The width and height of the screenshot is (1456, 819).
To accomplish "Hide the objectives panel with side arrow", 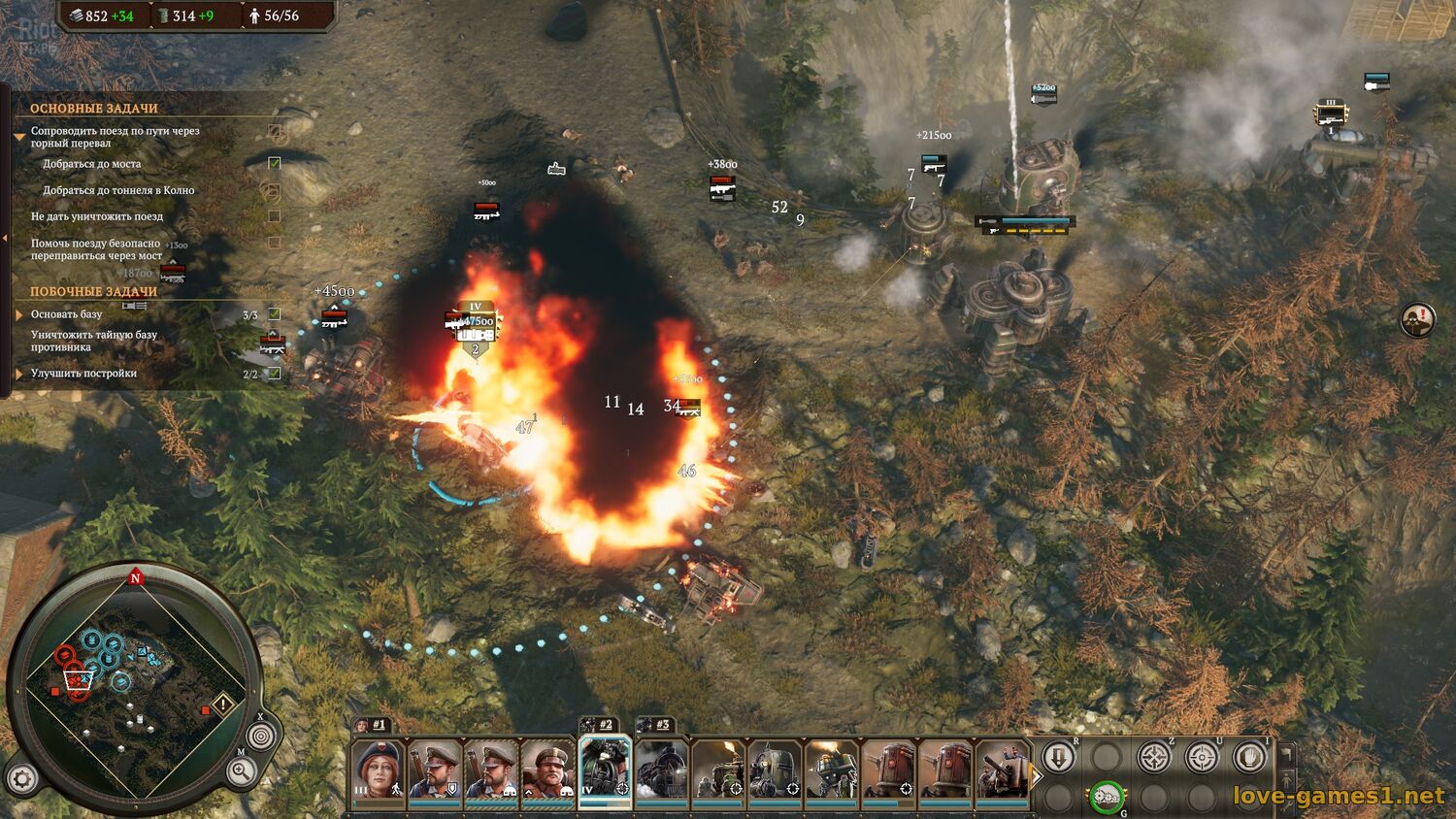I will [x=5, y=240].
